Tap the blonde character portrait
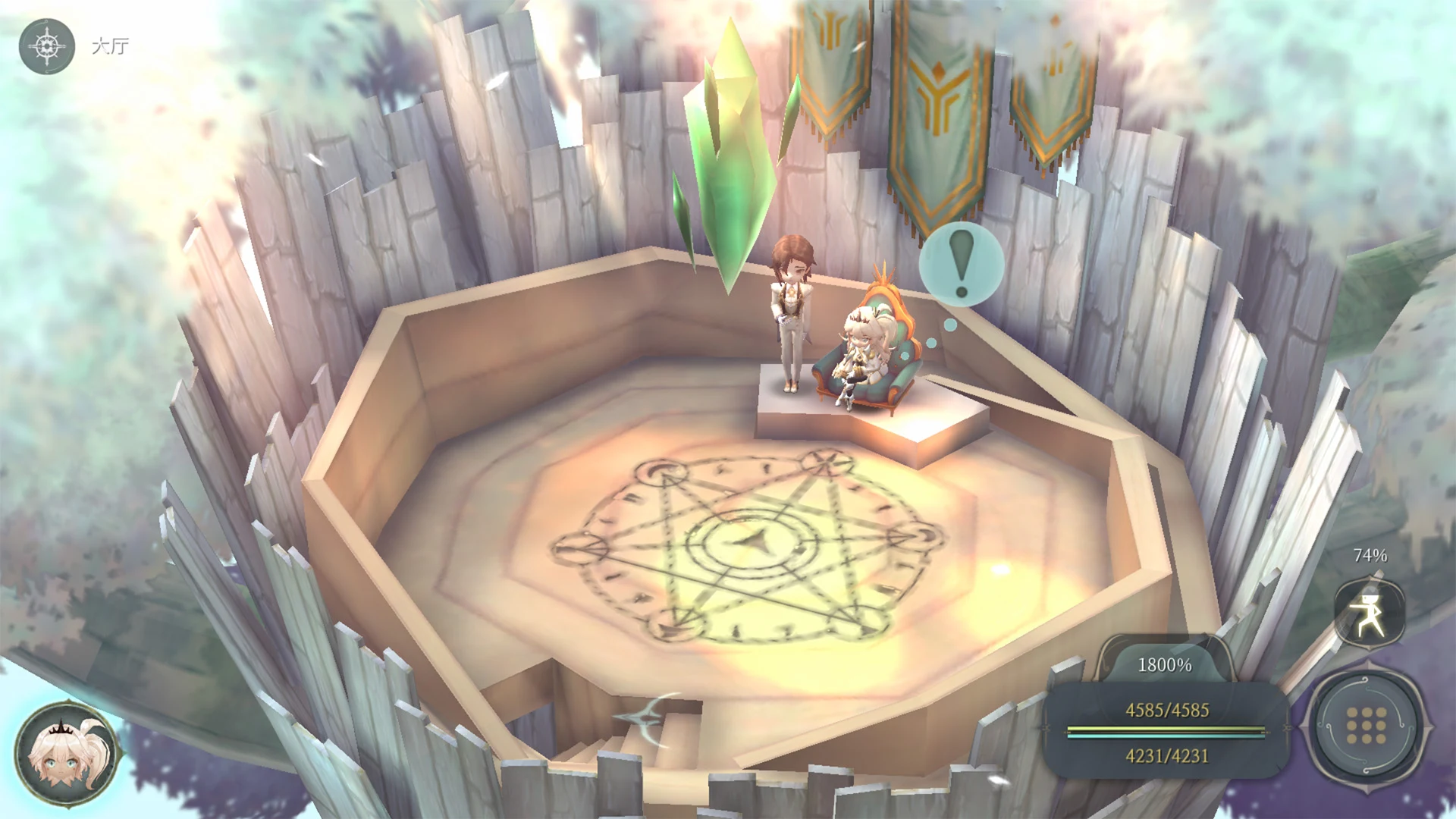This screenshot has height=819, width=1456. (67, 753)
